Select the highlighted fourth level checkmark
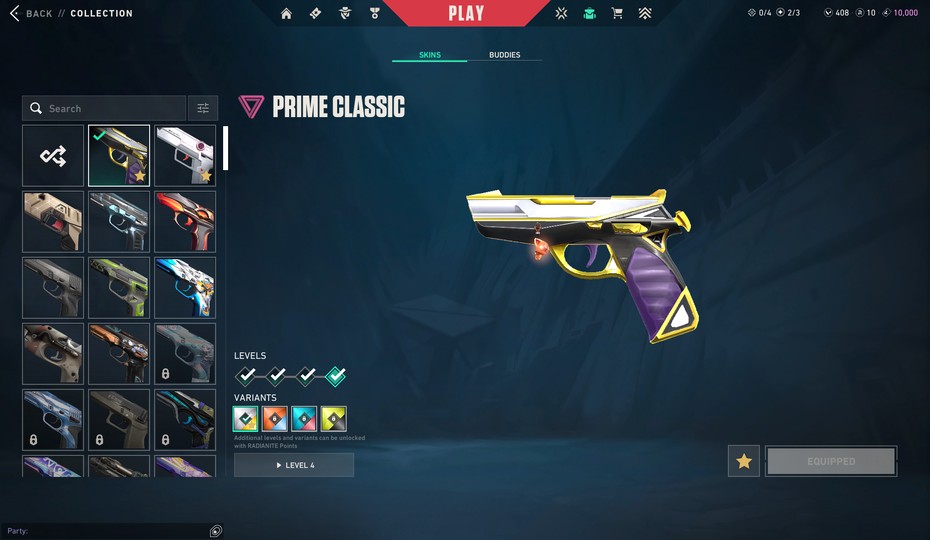Image resolution: width=930 pixels, height=540 pixels. tap(336, 376)
